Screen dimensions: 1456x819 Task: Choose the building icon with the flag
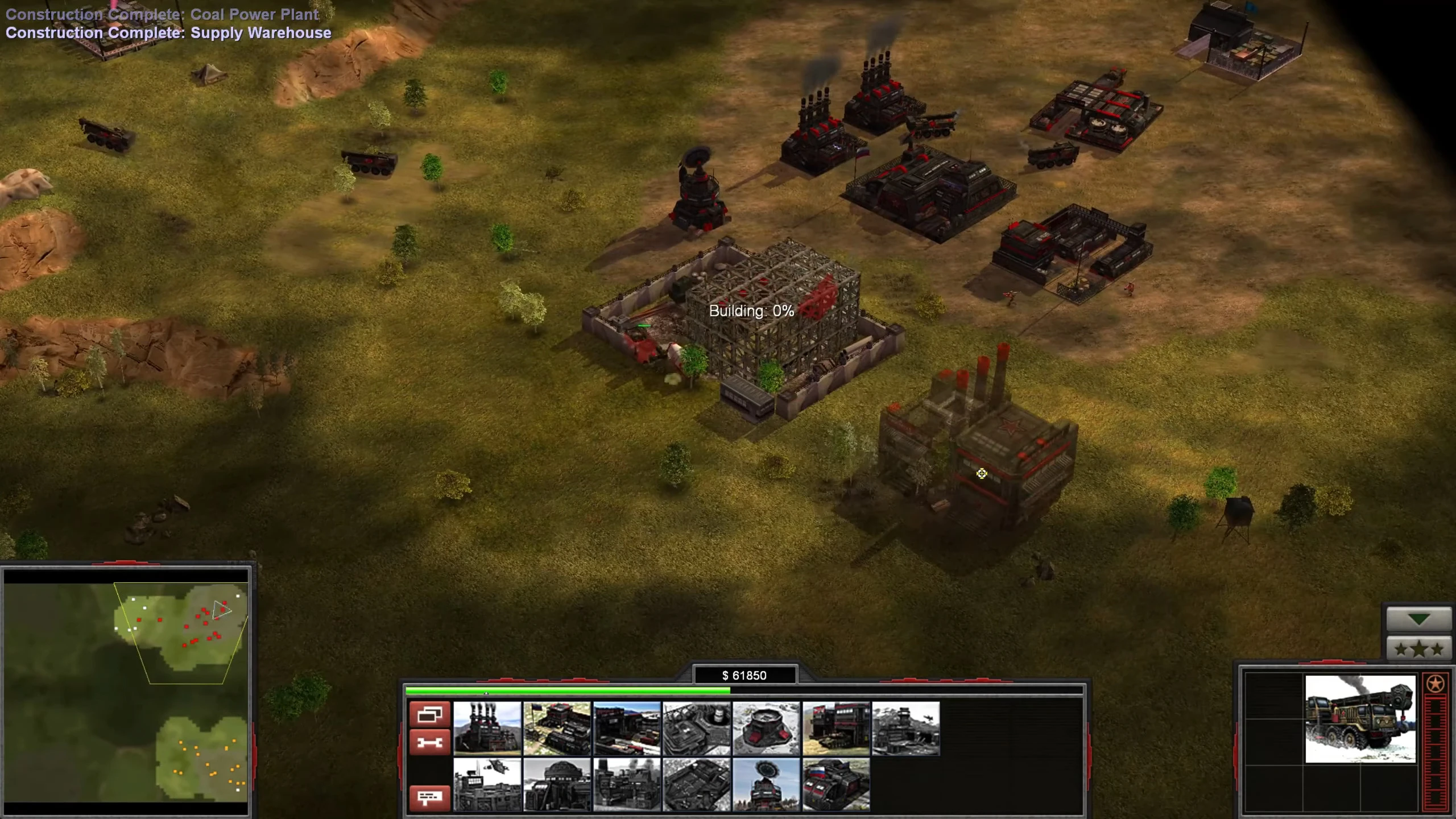click(x=557, y=729)
